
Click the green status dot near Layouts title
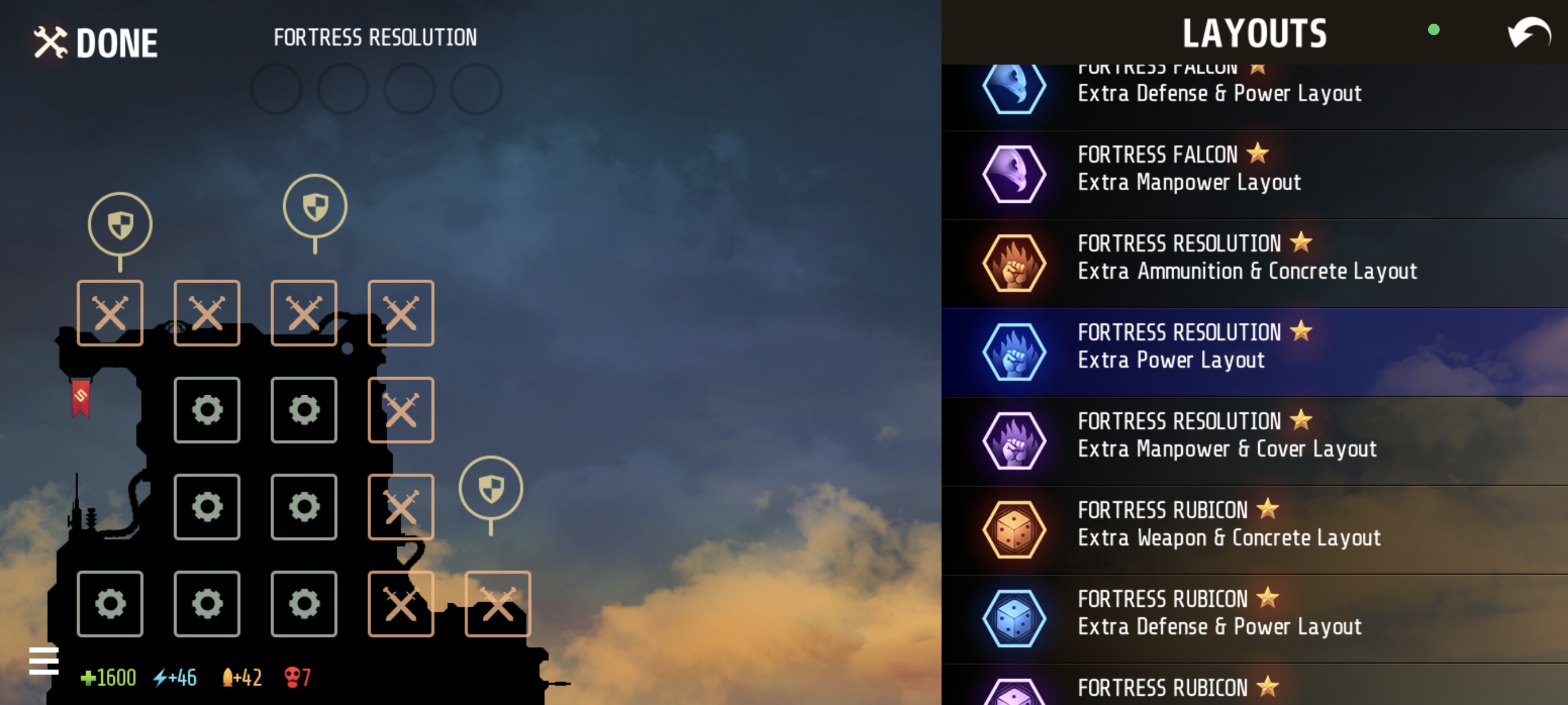(1434, 30)
